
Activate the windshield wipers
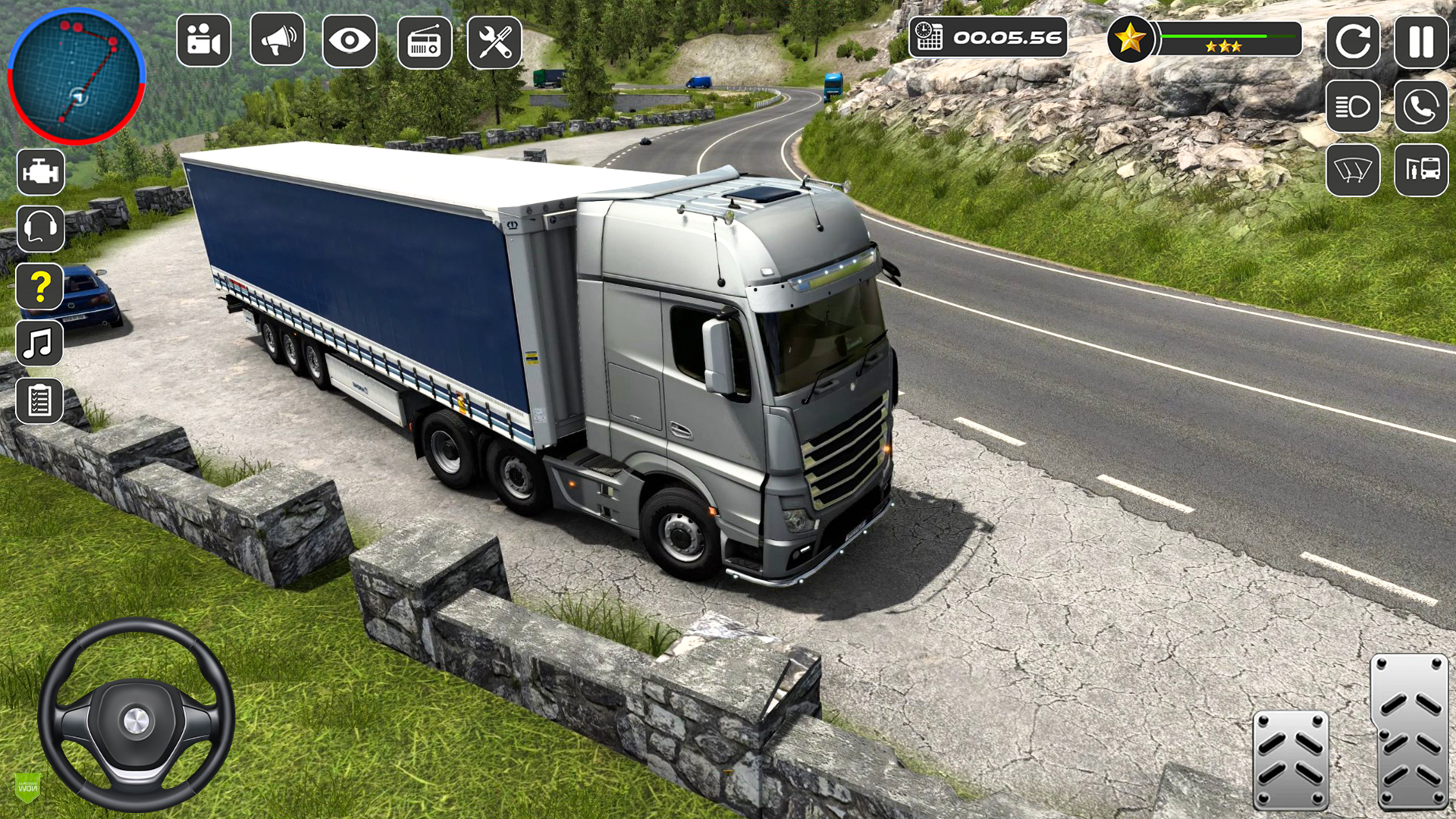click(x=1352, y=170)
